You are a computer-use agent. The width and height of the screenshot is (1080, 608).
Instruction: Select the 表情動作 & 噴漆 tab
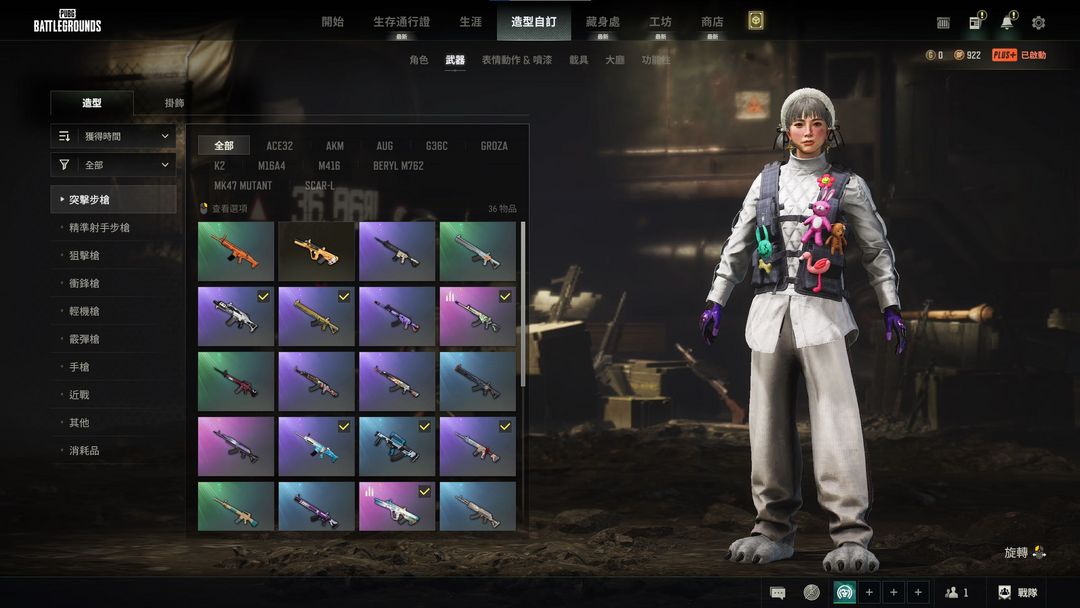click(x=516, y=60)
